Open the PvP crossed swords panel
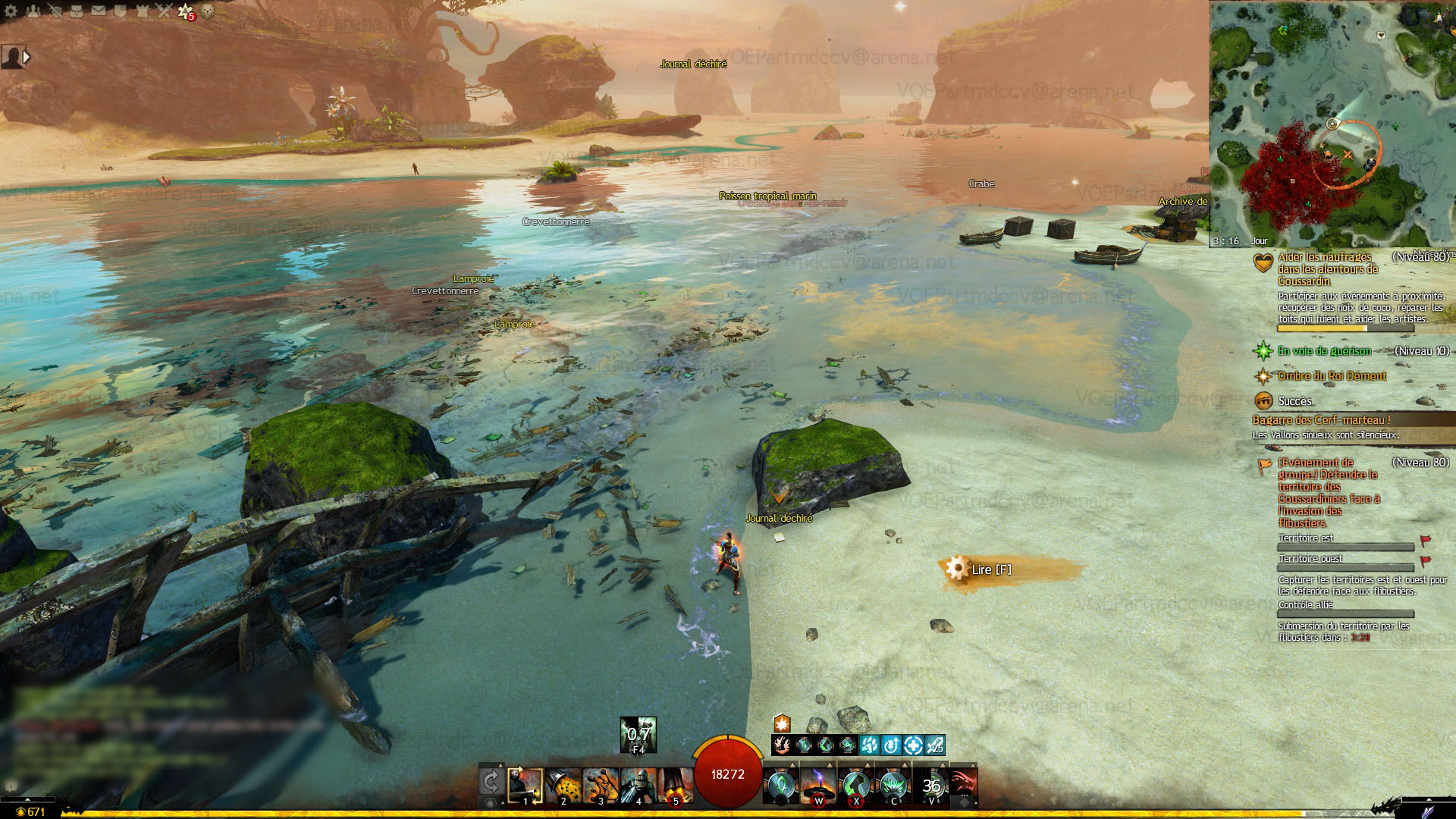 click(x=164, y=11)
